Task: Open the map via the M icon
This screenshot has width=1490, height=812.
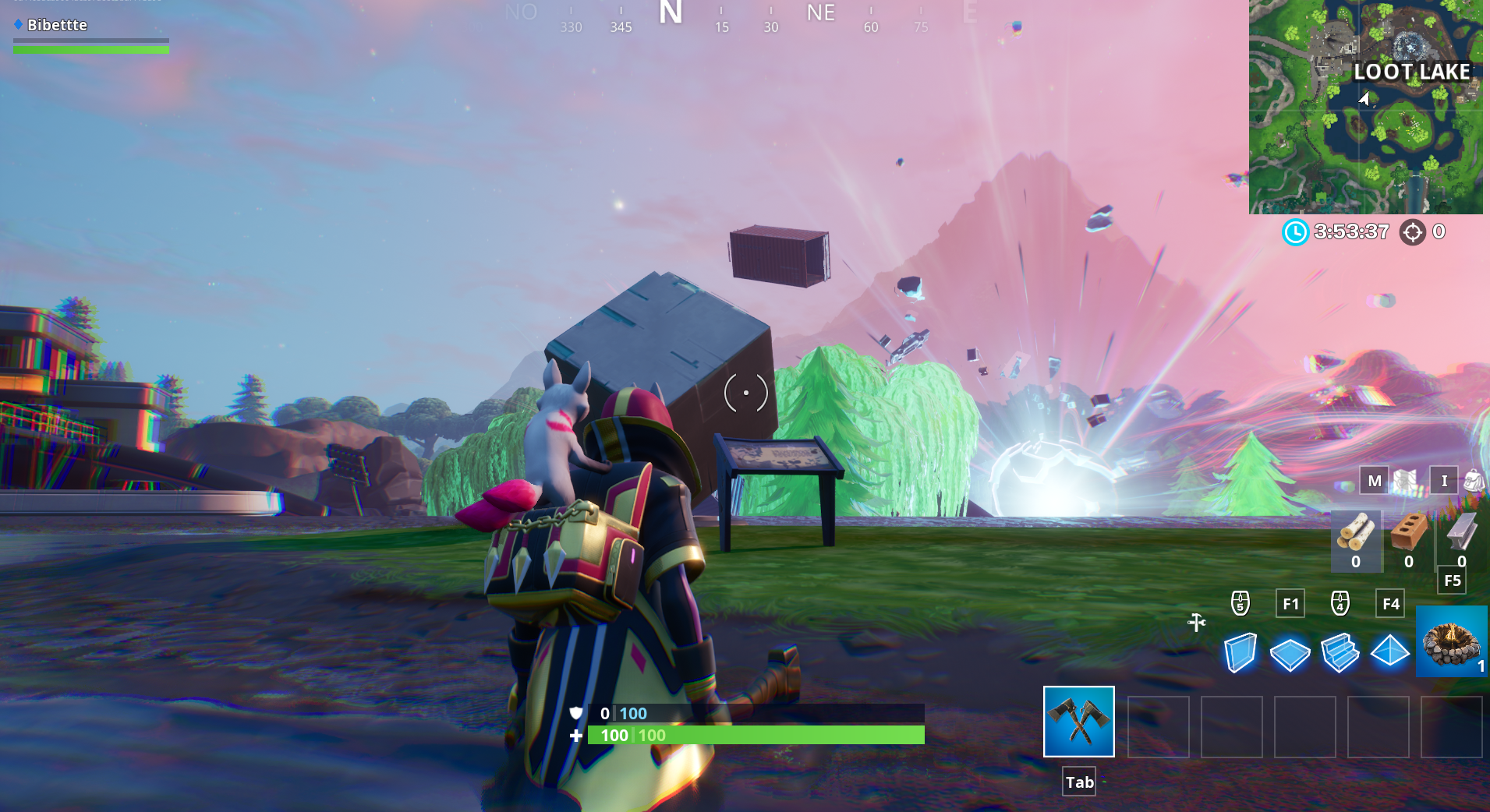Action: click(x=1374, y=481)
